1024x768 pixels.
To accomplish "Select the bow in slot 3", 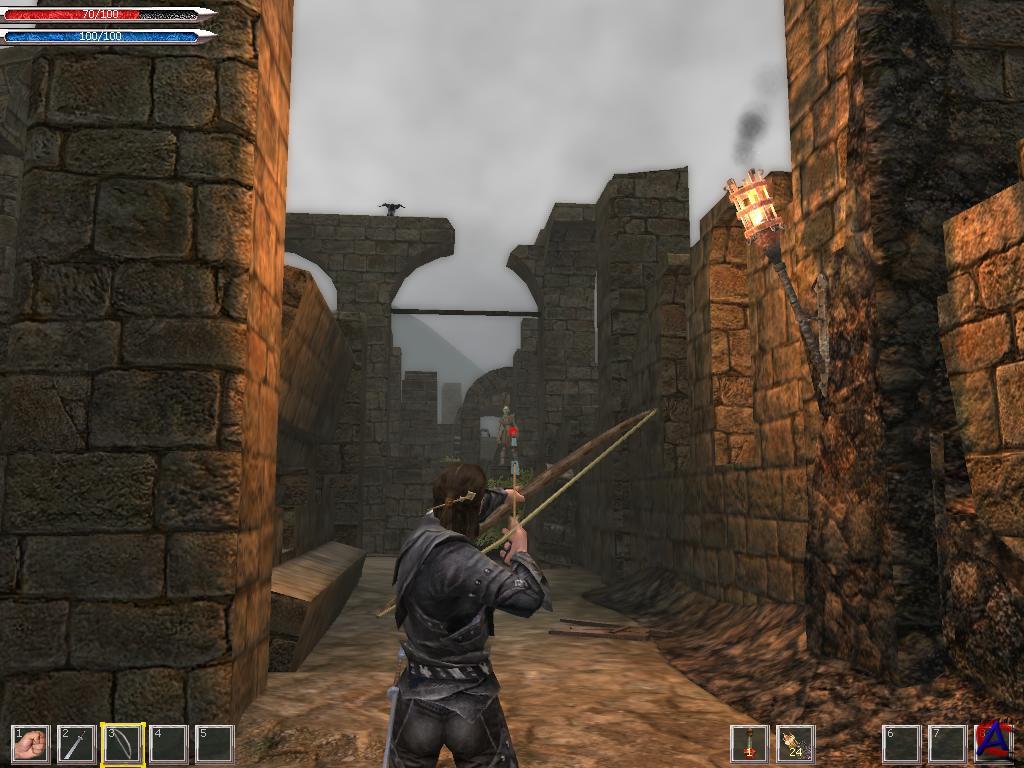I will (123, 744).
